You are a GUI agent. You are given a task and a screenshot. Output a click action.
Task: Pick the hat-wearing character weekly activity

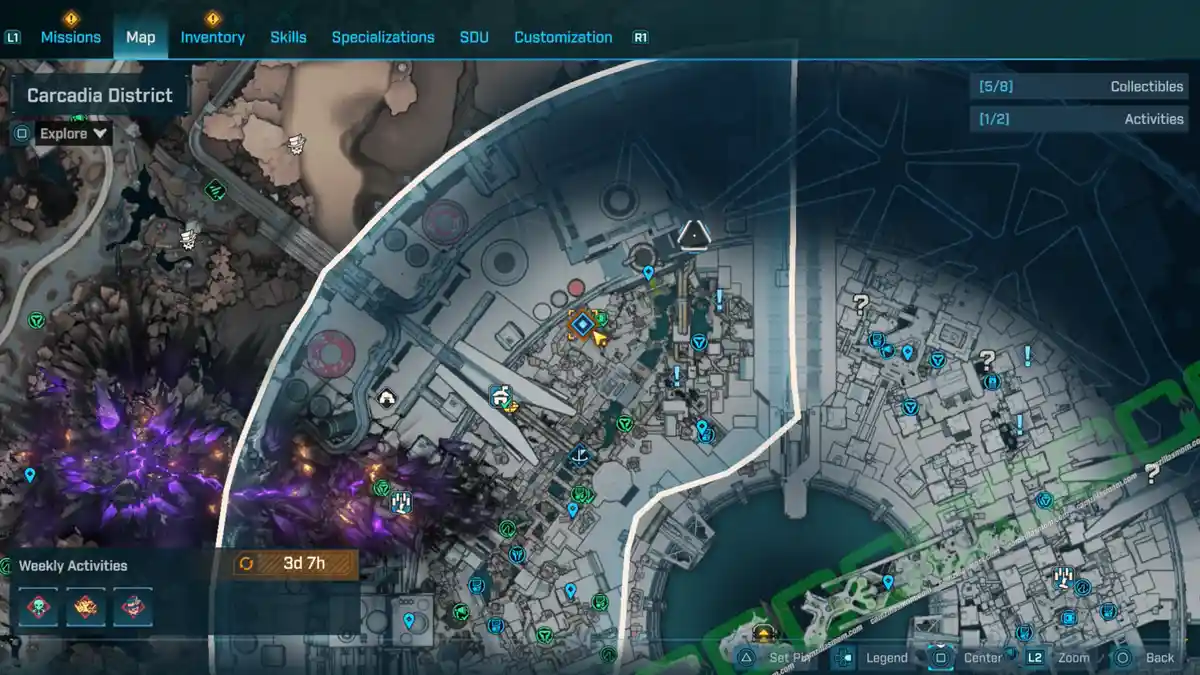pos(133,607)
